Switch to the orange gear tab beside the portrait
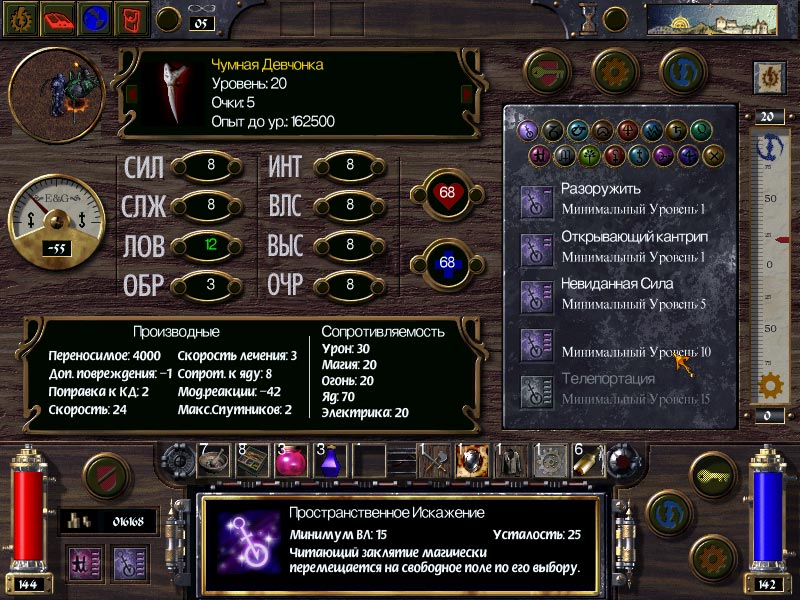 coord(614,70)
